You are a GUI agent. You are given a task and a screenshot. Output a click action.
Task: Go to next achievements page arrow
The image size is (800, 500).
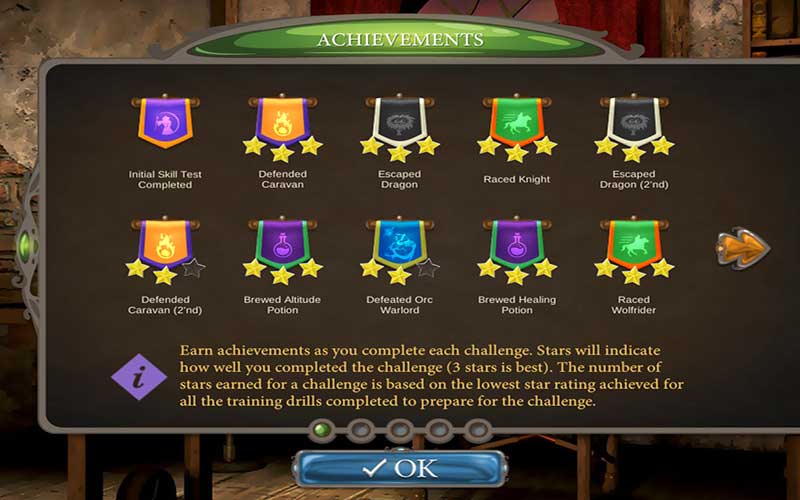[743, 247]
